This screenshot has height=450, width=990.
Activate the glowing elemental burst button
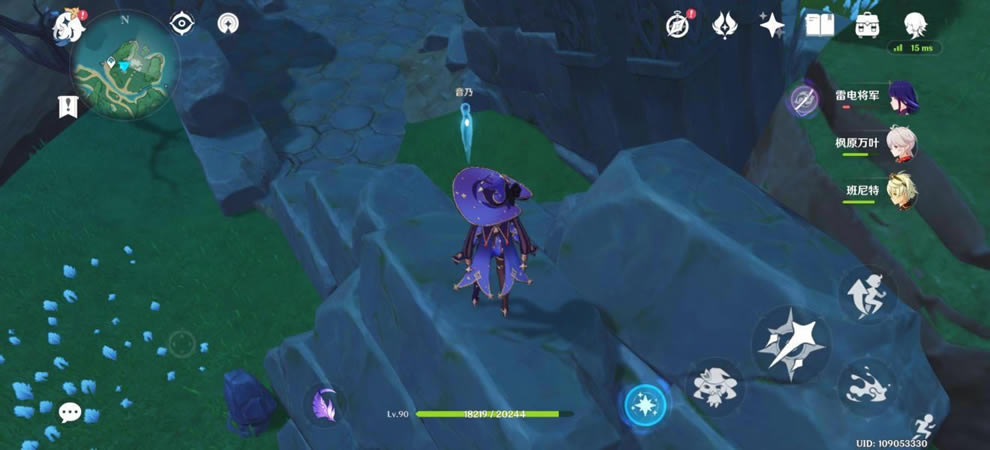(x=645, y=404)
